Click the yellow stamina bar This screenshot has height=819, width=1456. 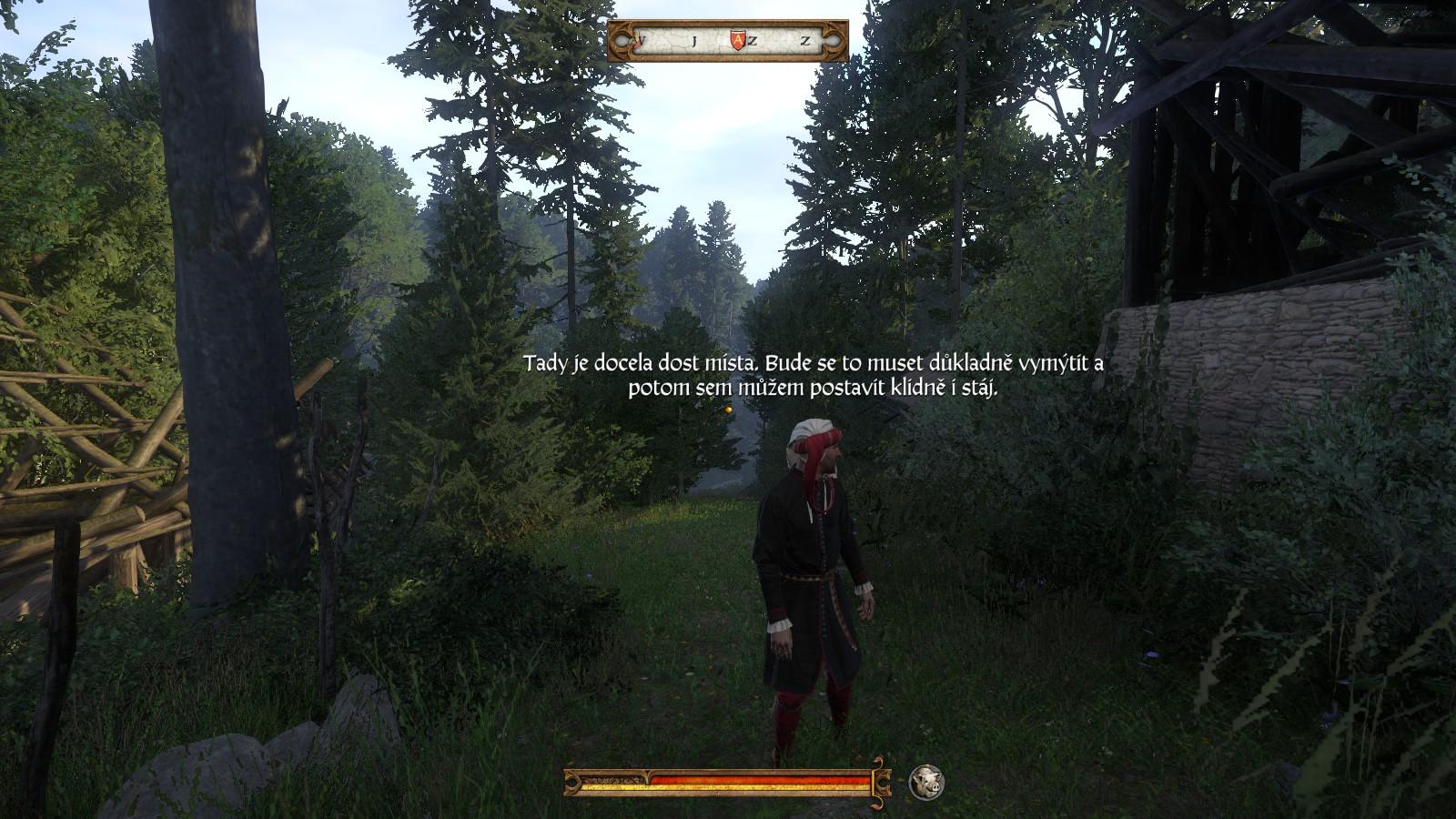pyautogui.click(x=755, y=786)
